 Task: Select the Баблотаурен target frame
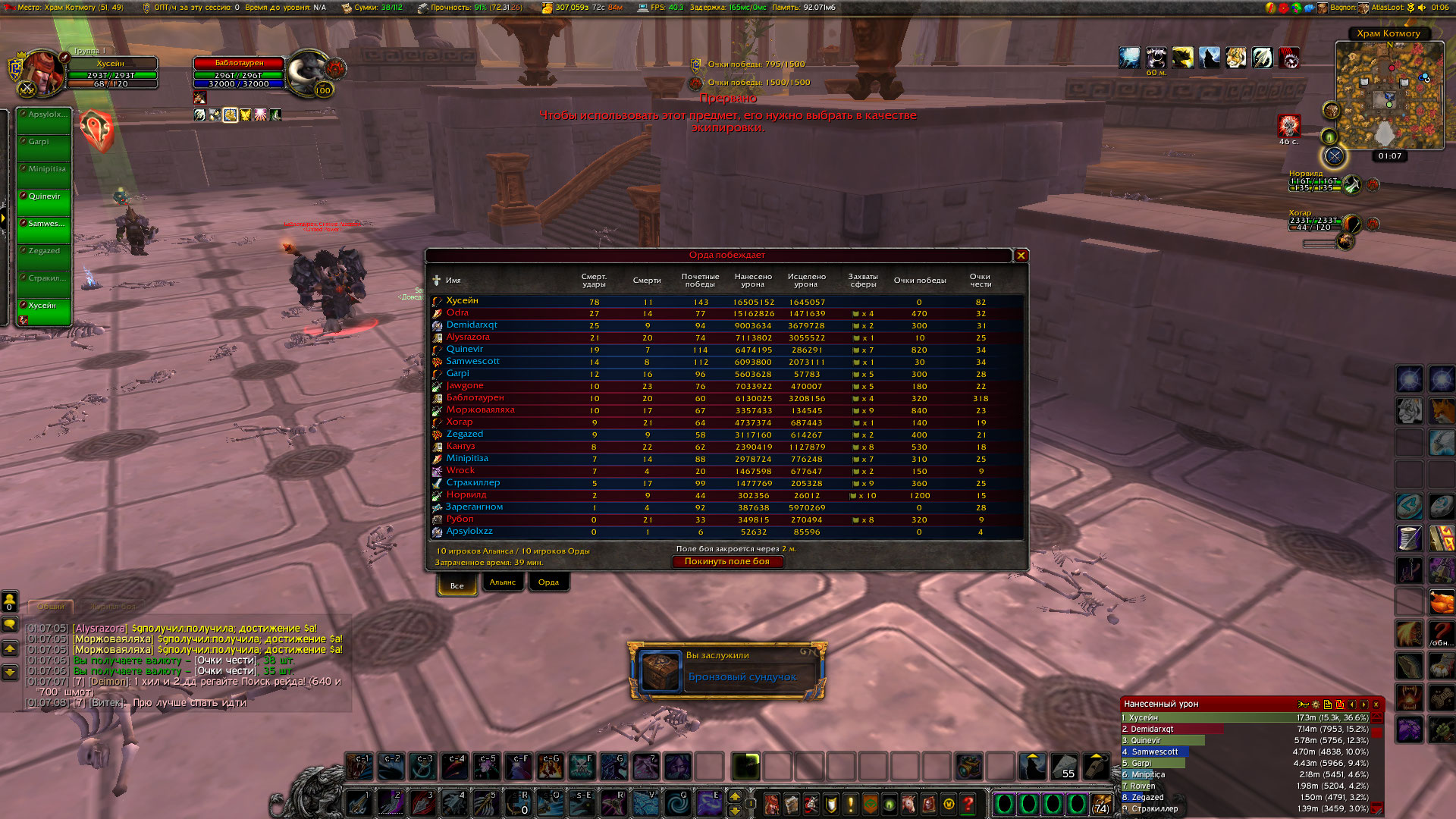coord(239,63)
